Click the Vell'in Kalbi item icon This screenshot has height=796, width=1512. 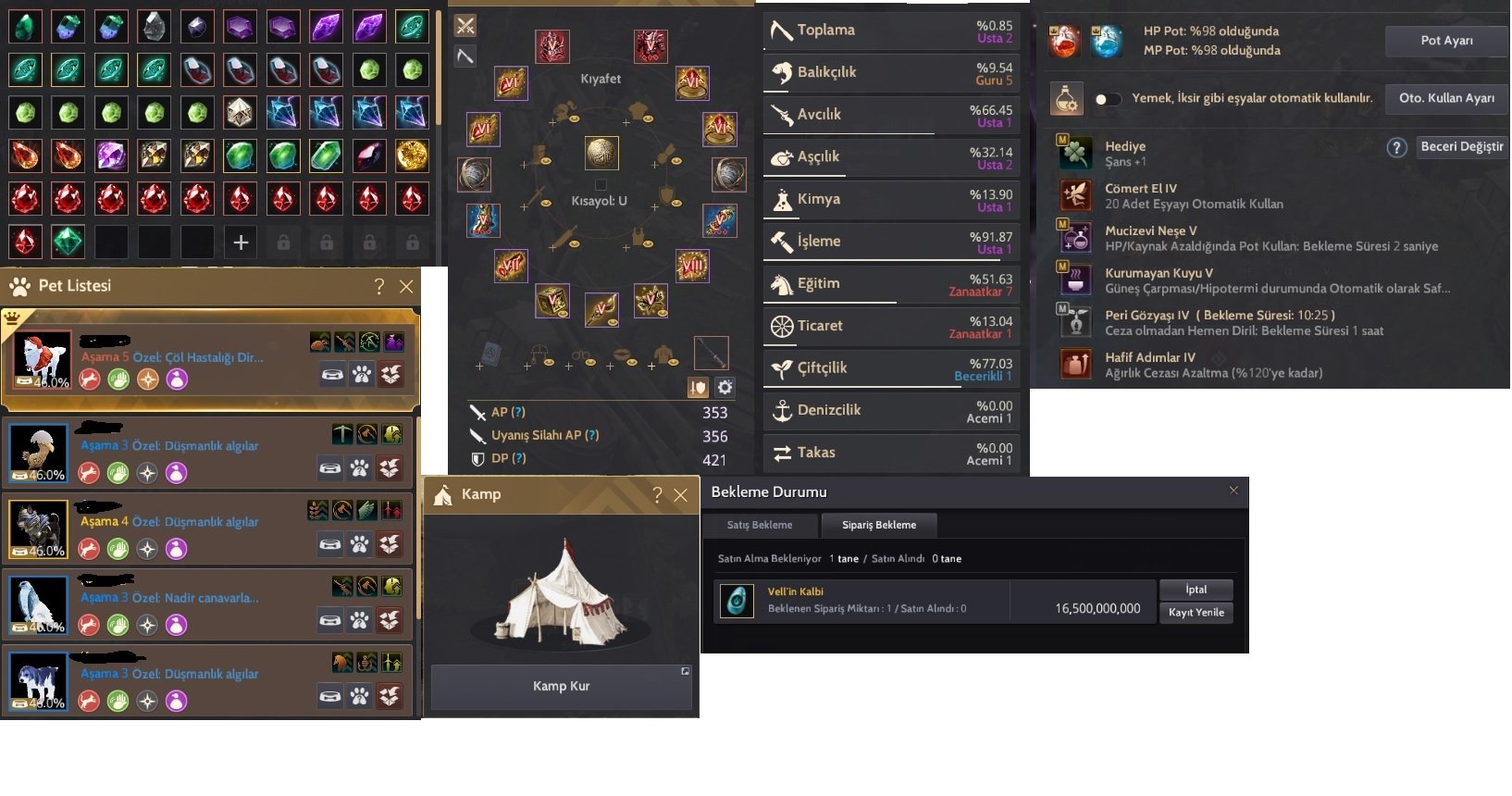737,601
